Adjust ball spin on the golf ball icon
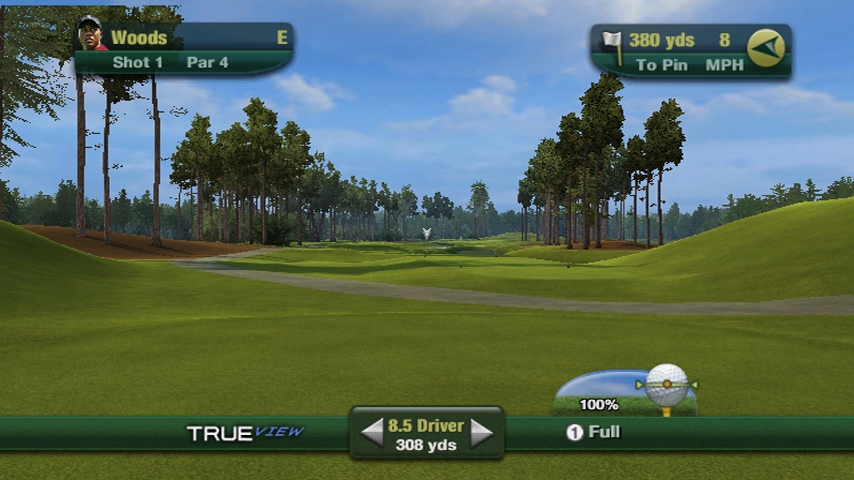This screenshot has height=480, width=854. (667, 384)
